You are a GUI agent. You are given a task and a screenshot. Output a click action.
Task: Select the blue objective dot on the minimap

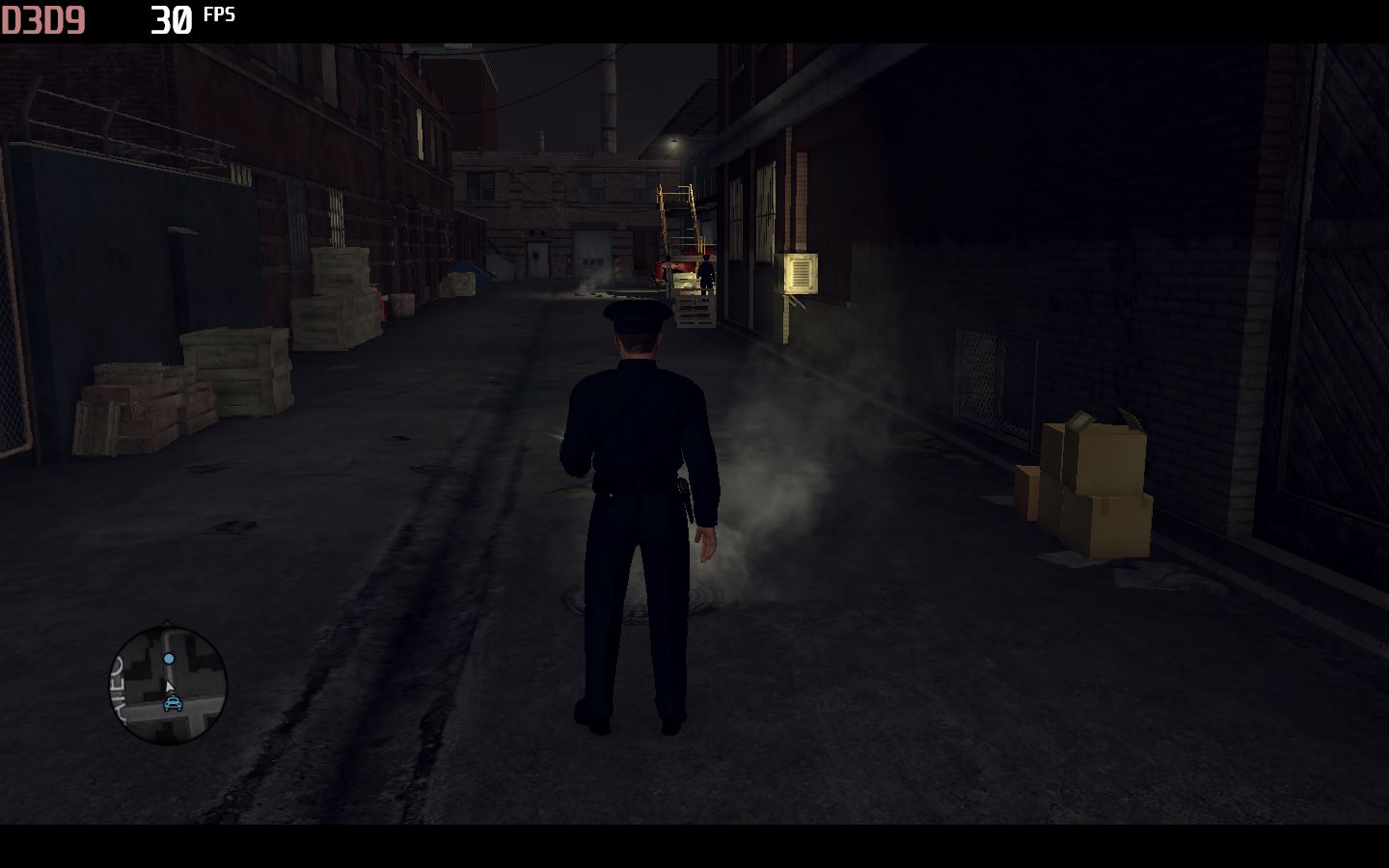point(169,659)
